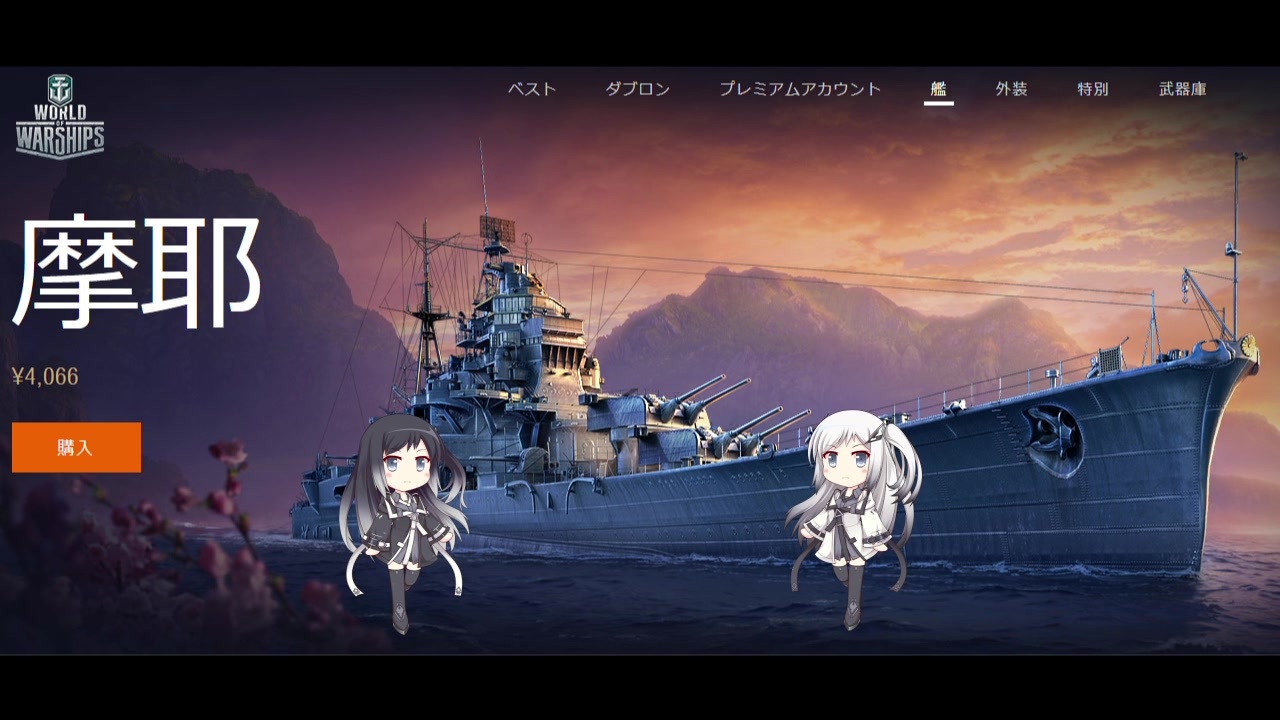Click the ship's forward gun turrets
The width and height of the screenshot is (1280, 720).
[x=700, y=420]
